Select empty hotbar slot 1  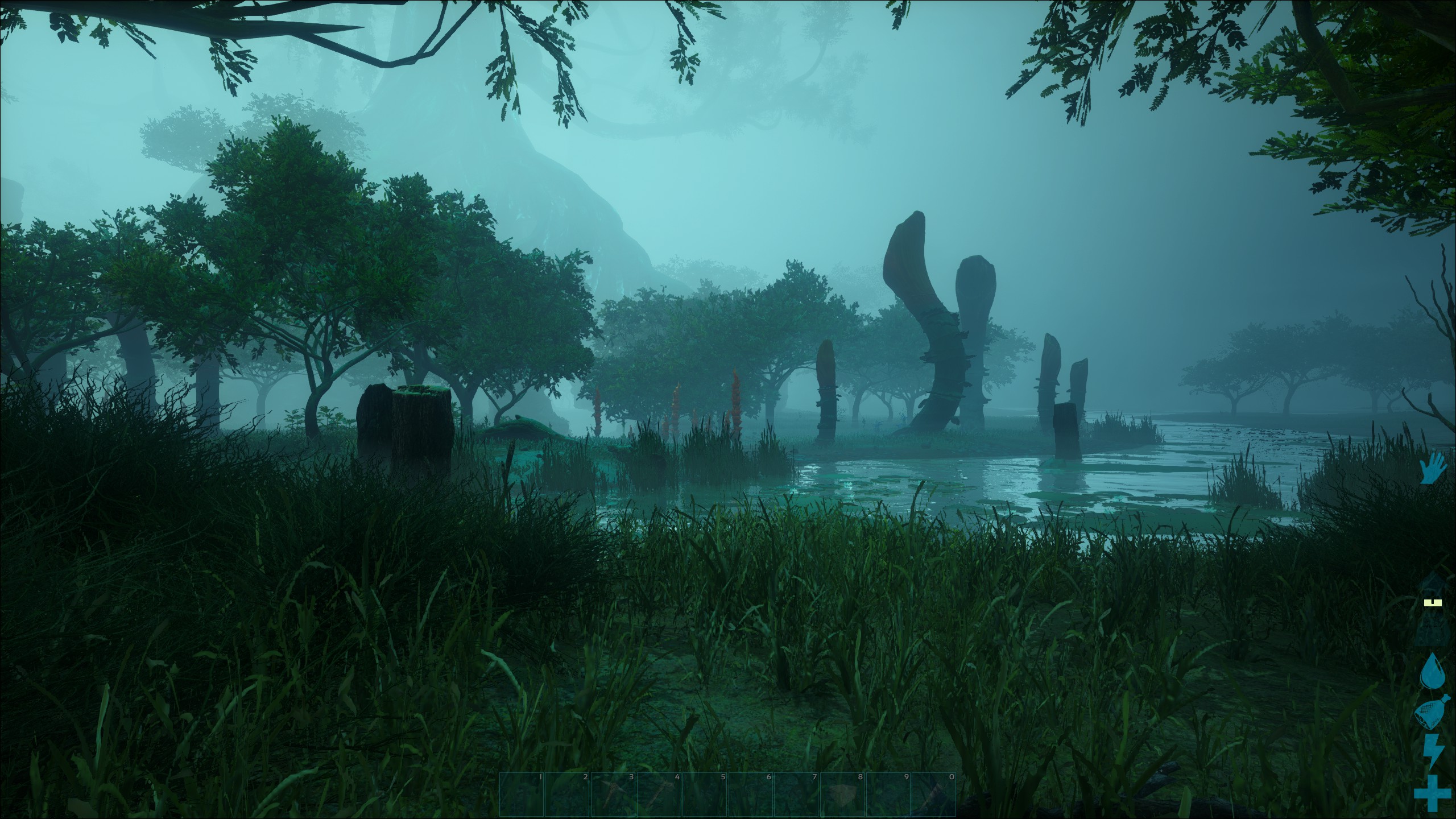pos(522,795)
